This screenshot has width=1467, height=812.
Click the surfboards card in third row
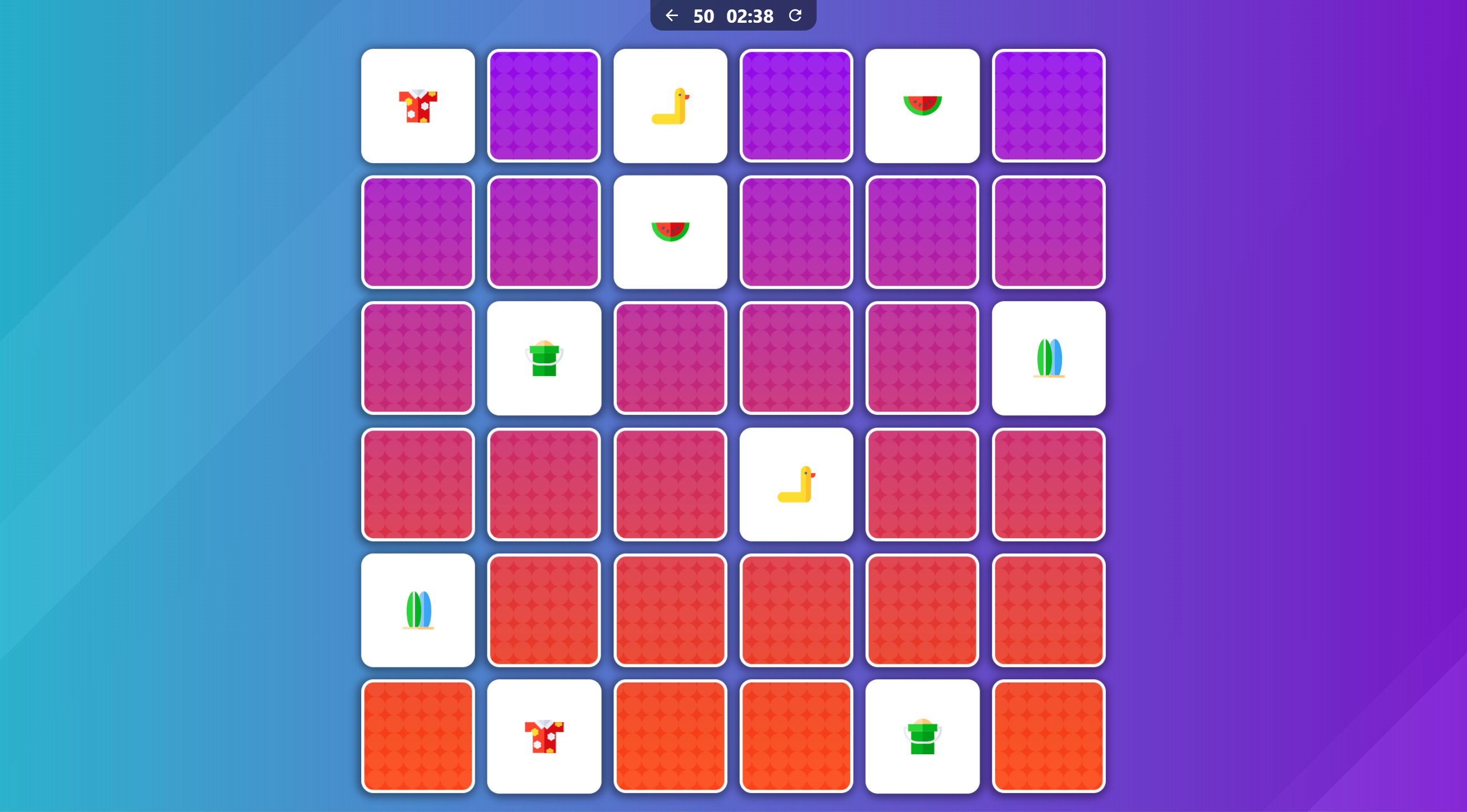pos(1049,358)
